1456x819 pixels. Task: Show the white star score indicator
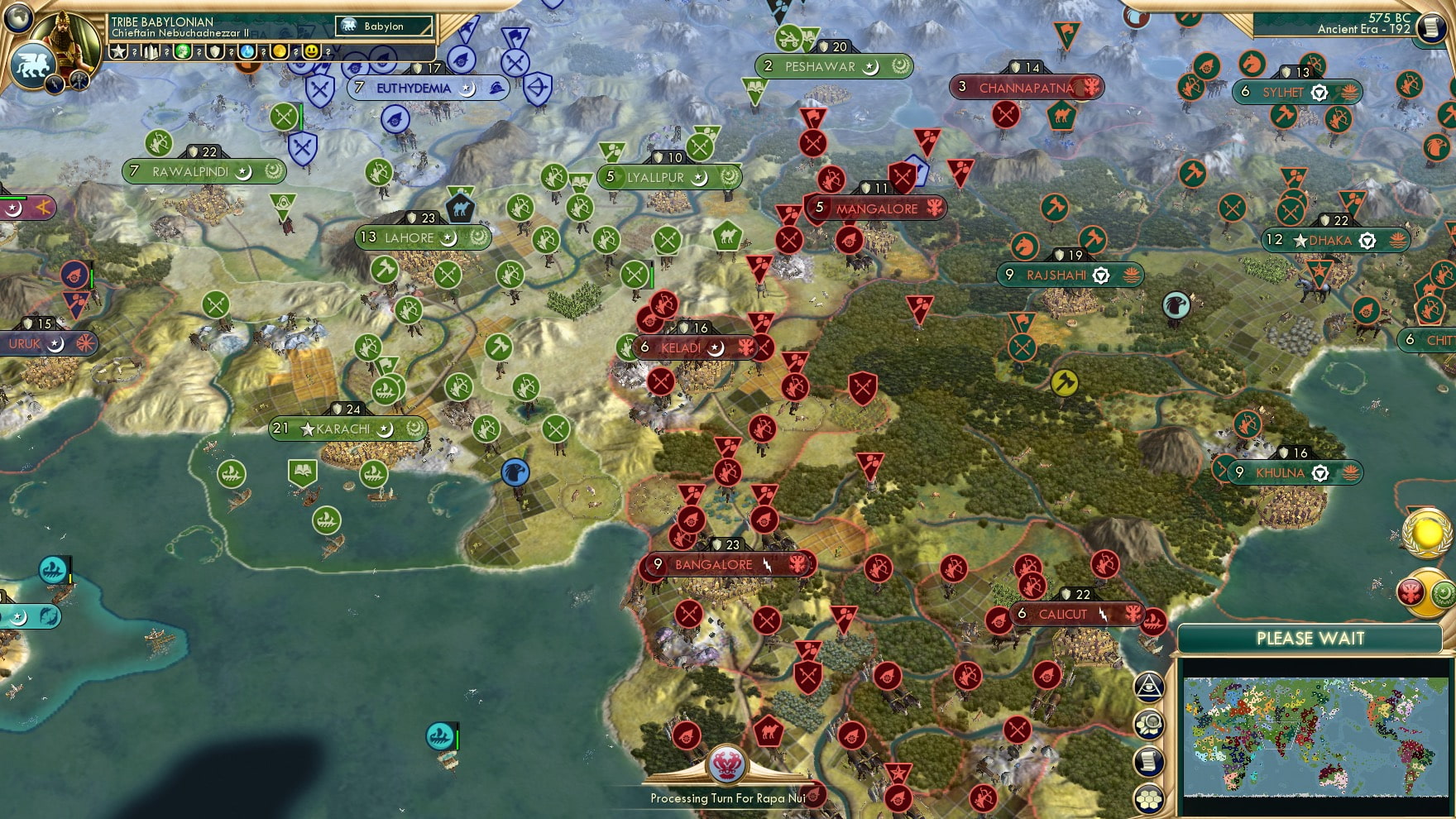[119, 51]
